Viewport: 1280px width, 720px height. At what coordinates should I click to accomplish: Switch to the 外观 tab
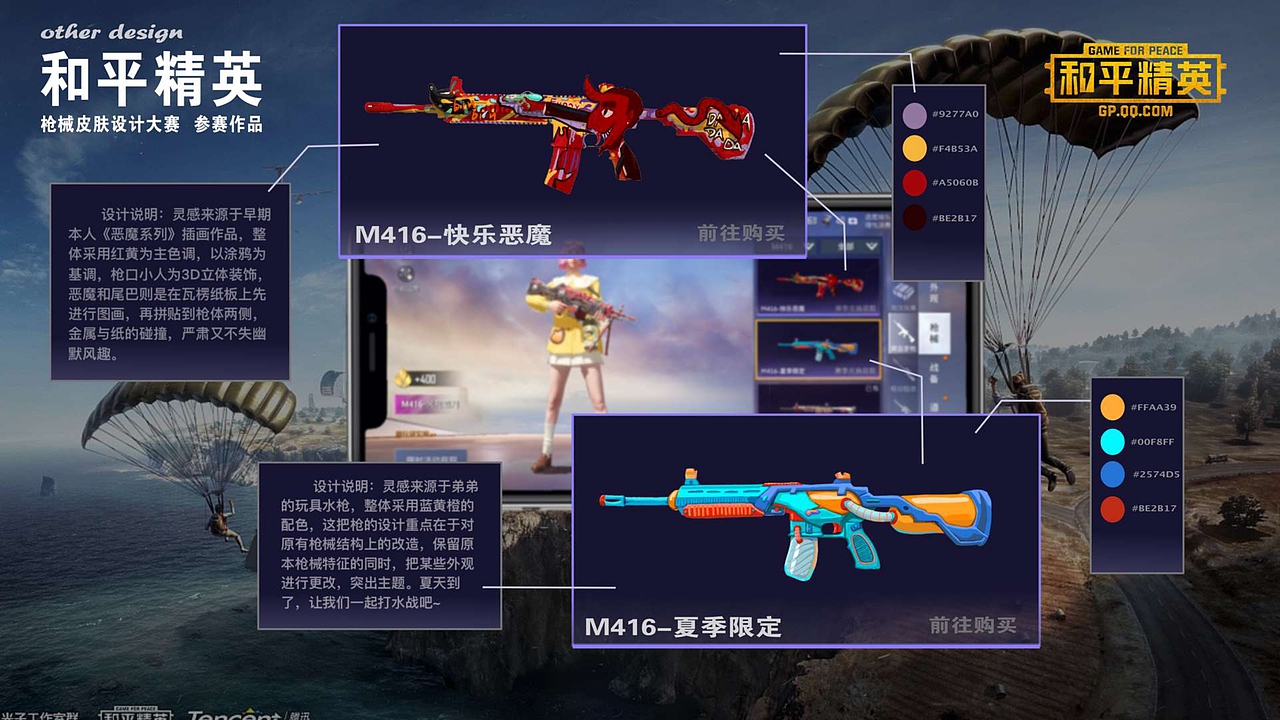click(x=931, y=293)
